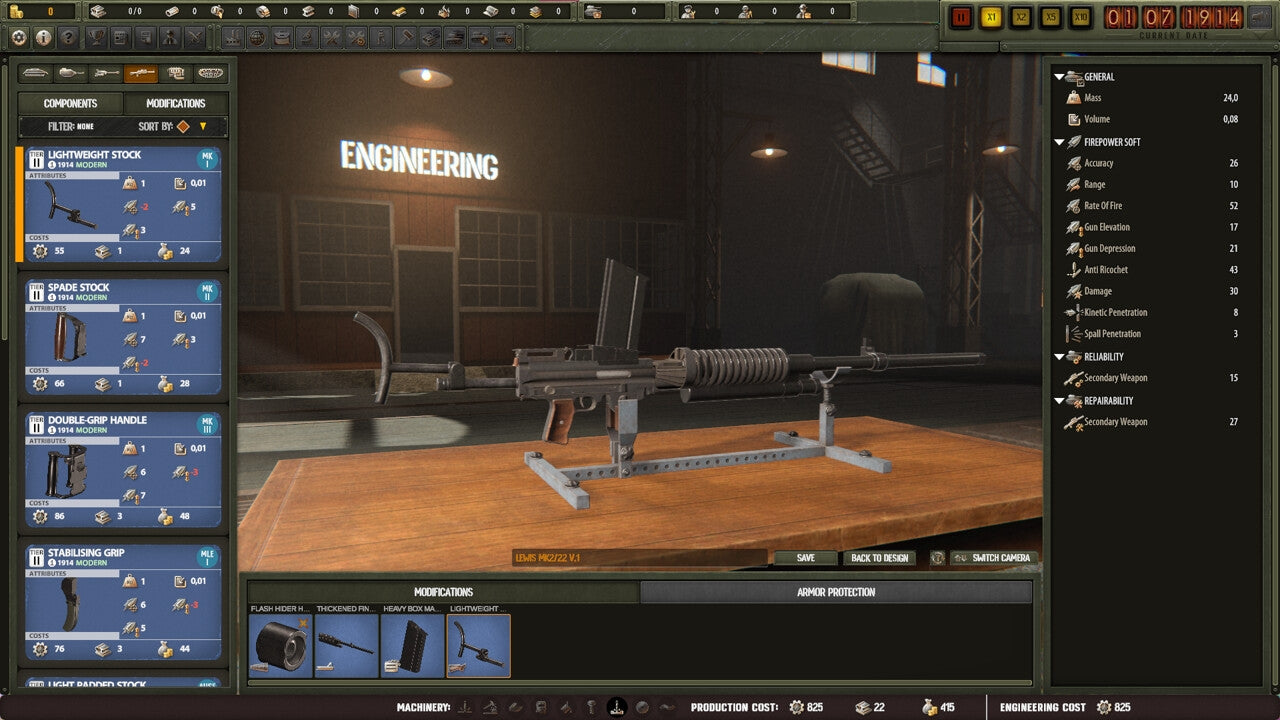The height and width of the screenshot is (720, 1280).
Task: Open the Armor Protection tab
Action: point(838,592)
